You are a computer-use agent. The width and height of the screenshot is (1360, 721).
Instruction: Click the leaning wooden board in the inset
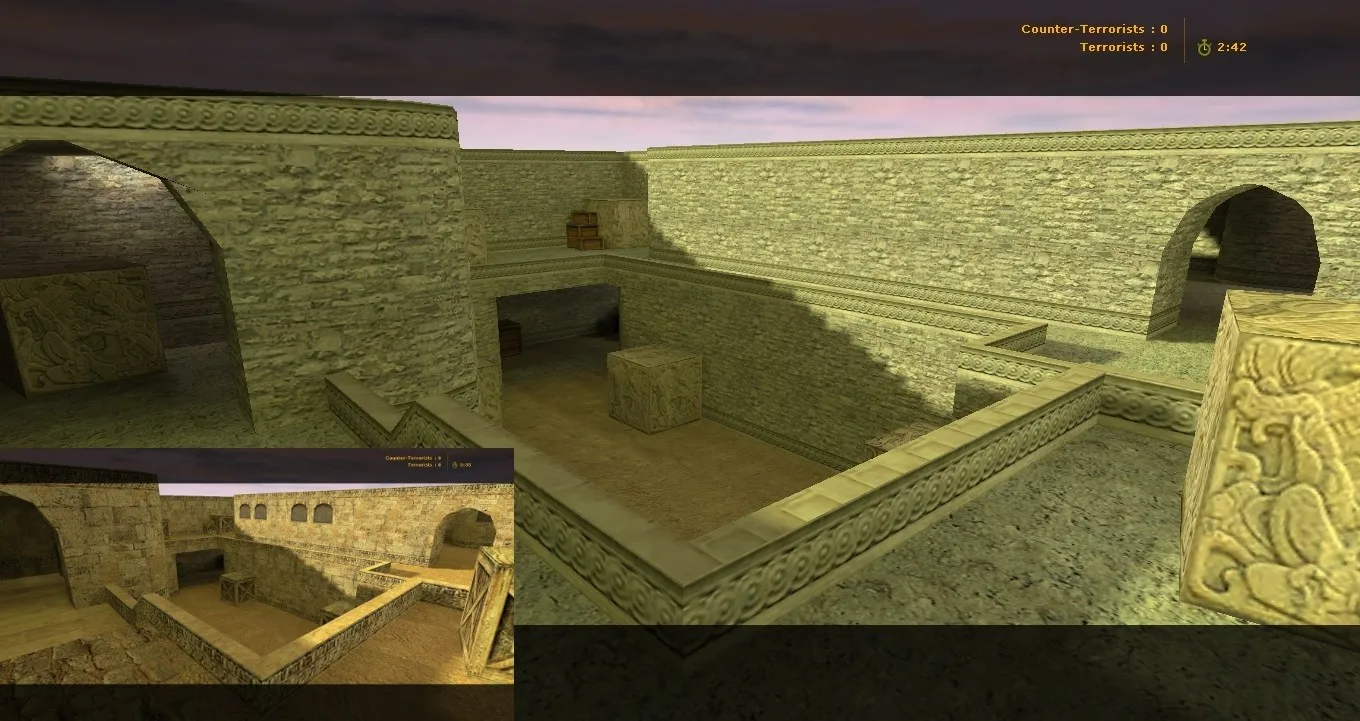(487, 600)
